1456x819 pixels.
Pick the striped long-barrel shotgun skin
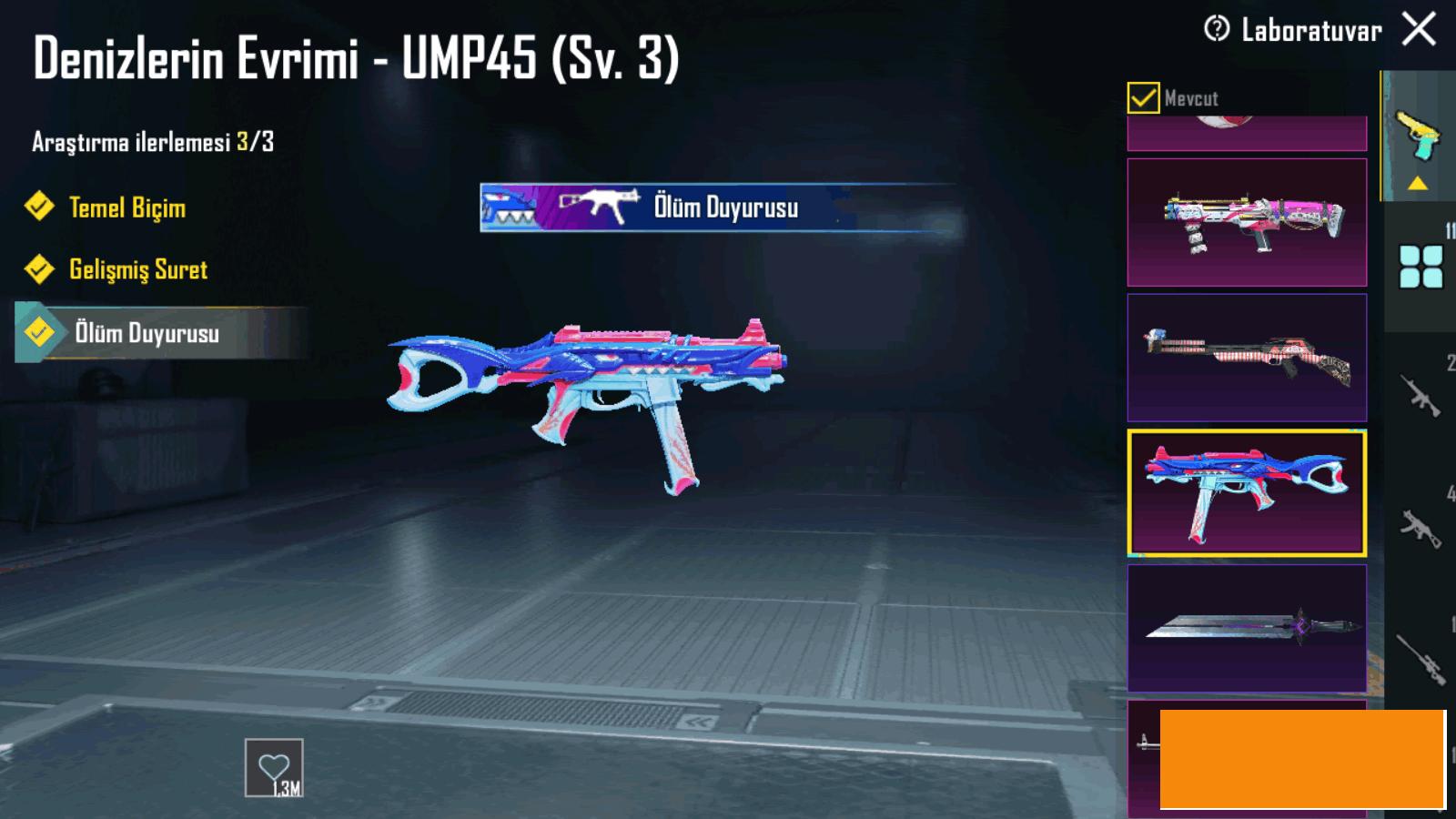click(x=1247, y=358)
